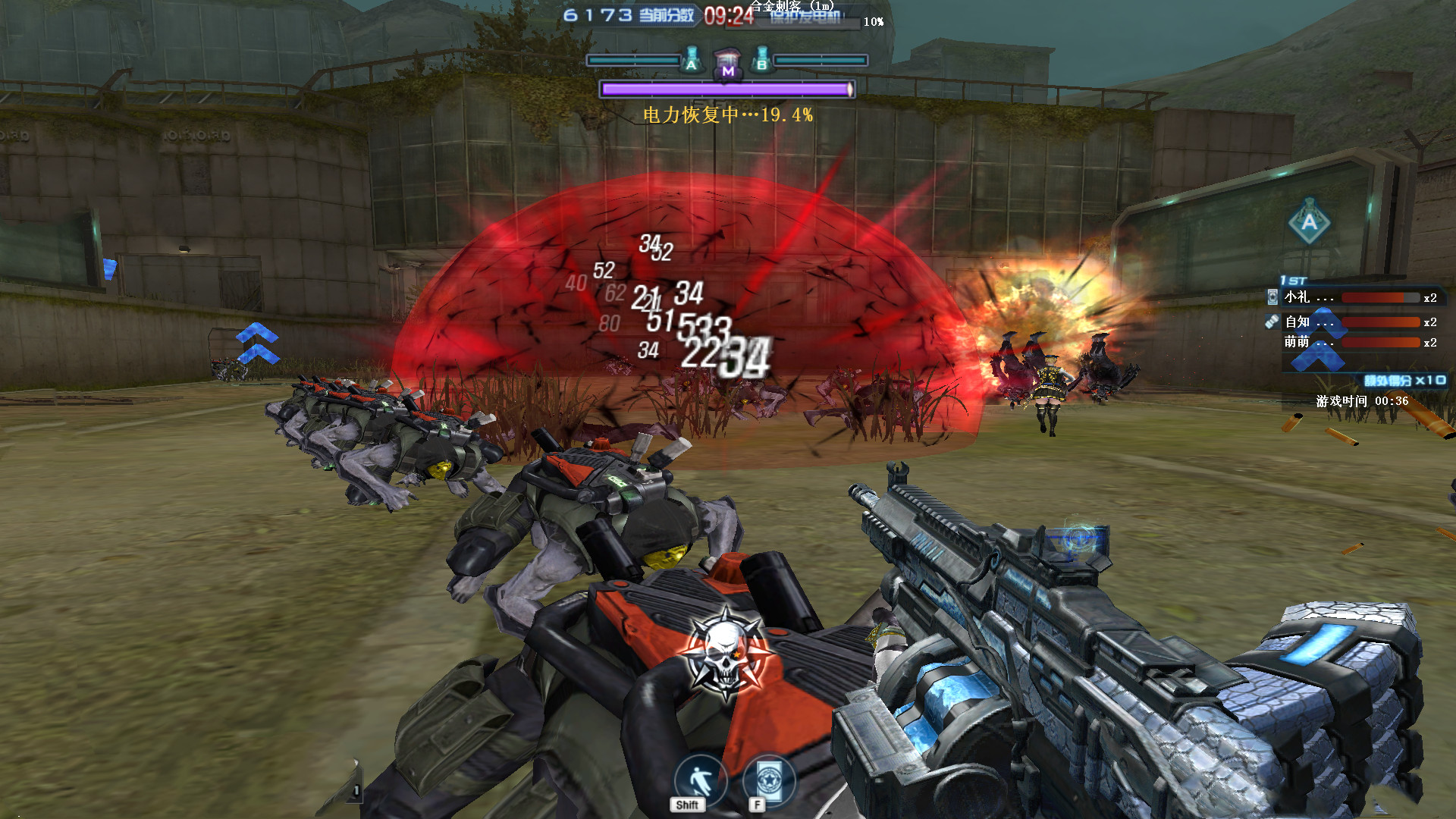The height and width of the screenshot is (819, 1456).
Task: Activate the F badge skill icon
Action: [x=768, y=780]
